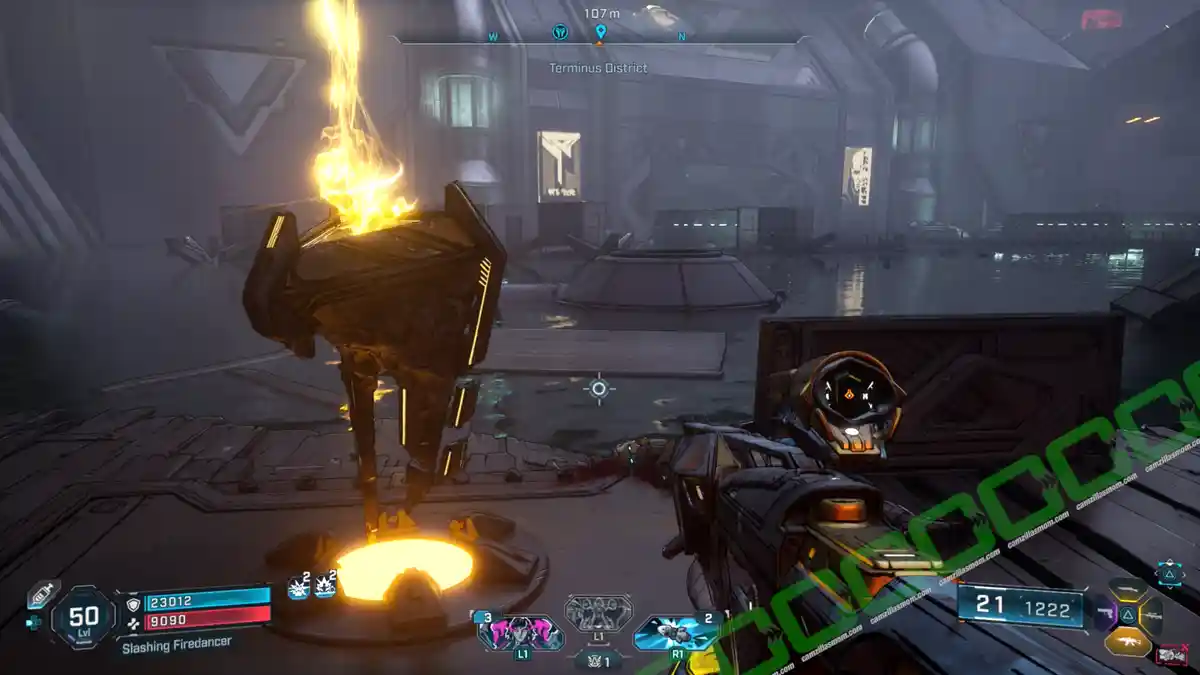Viewport: 1200px width, 675px height.
Task: Select the highlighted assault rifle slot
Action: [1128, 640]
